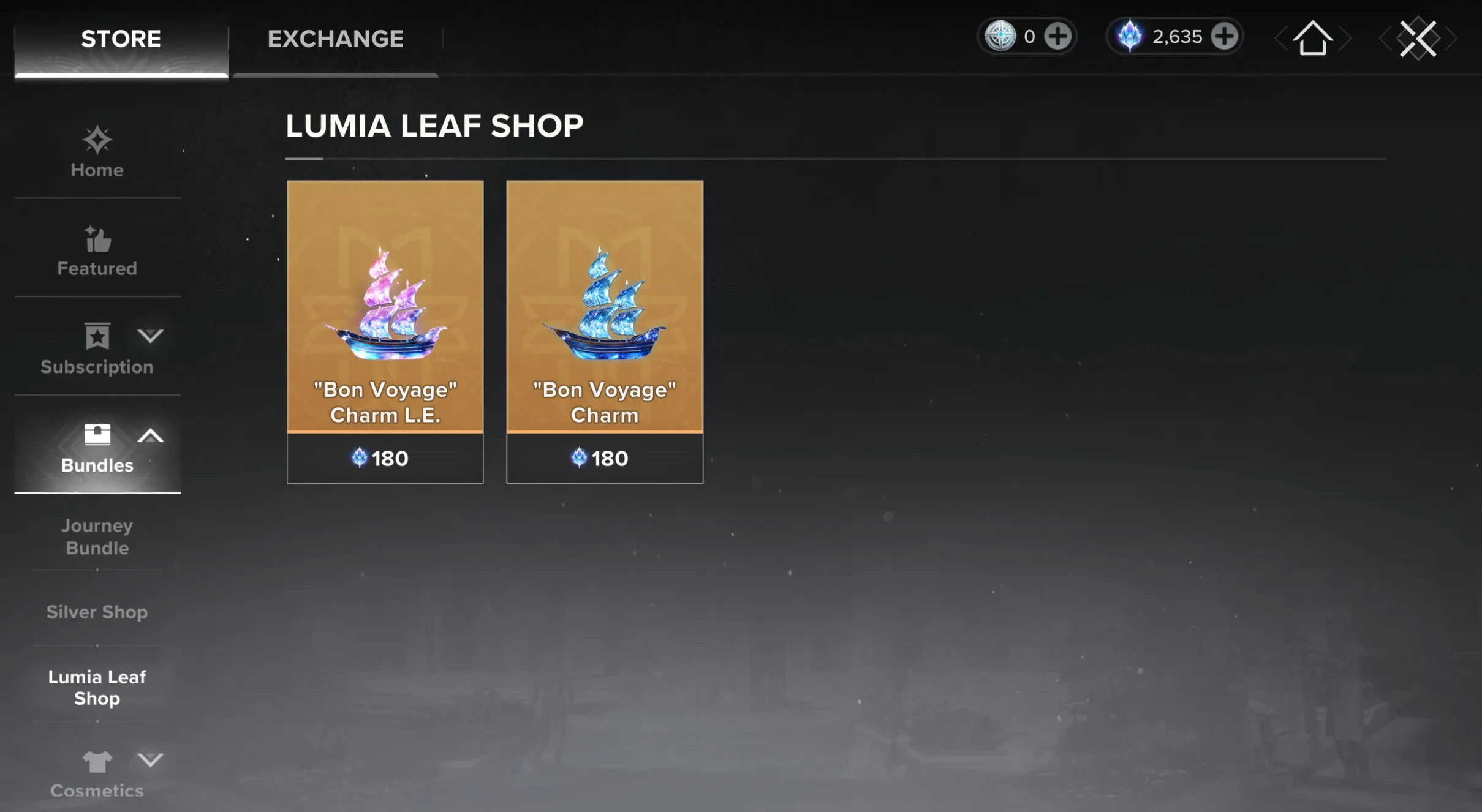This screenshot has width=1482, height=812.
Task: Add more silver coin currency
Action: tap(1058, 37)
